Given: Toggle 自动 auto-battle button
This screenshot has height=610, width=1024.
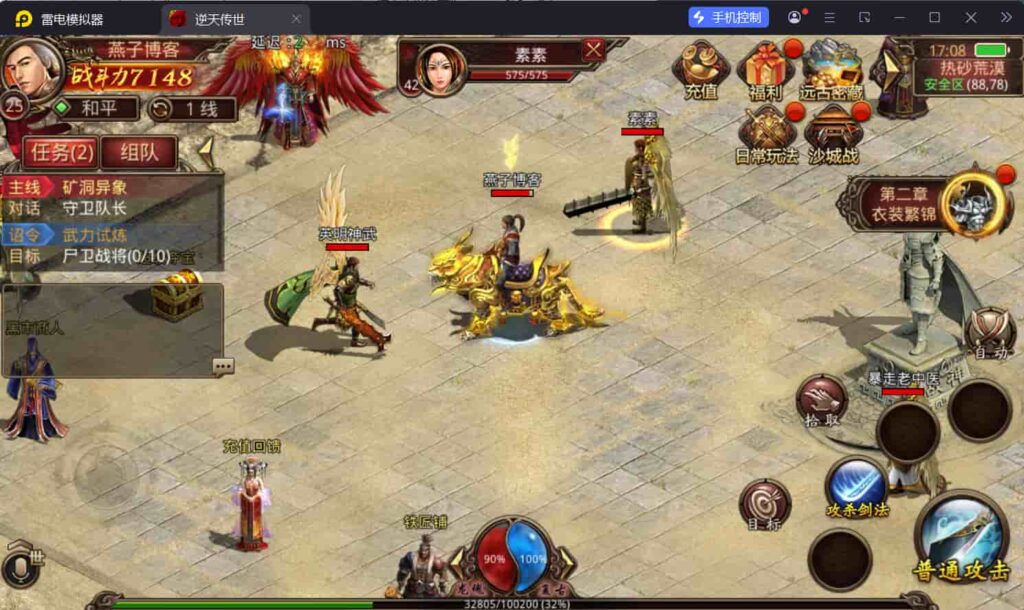Looking at the screenshot, I should [x=988, y=331].
